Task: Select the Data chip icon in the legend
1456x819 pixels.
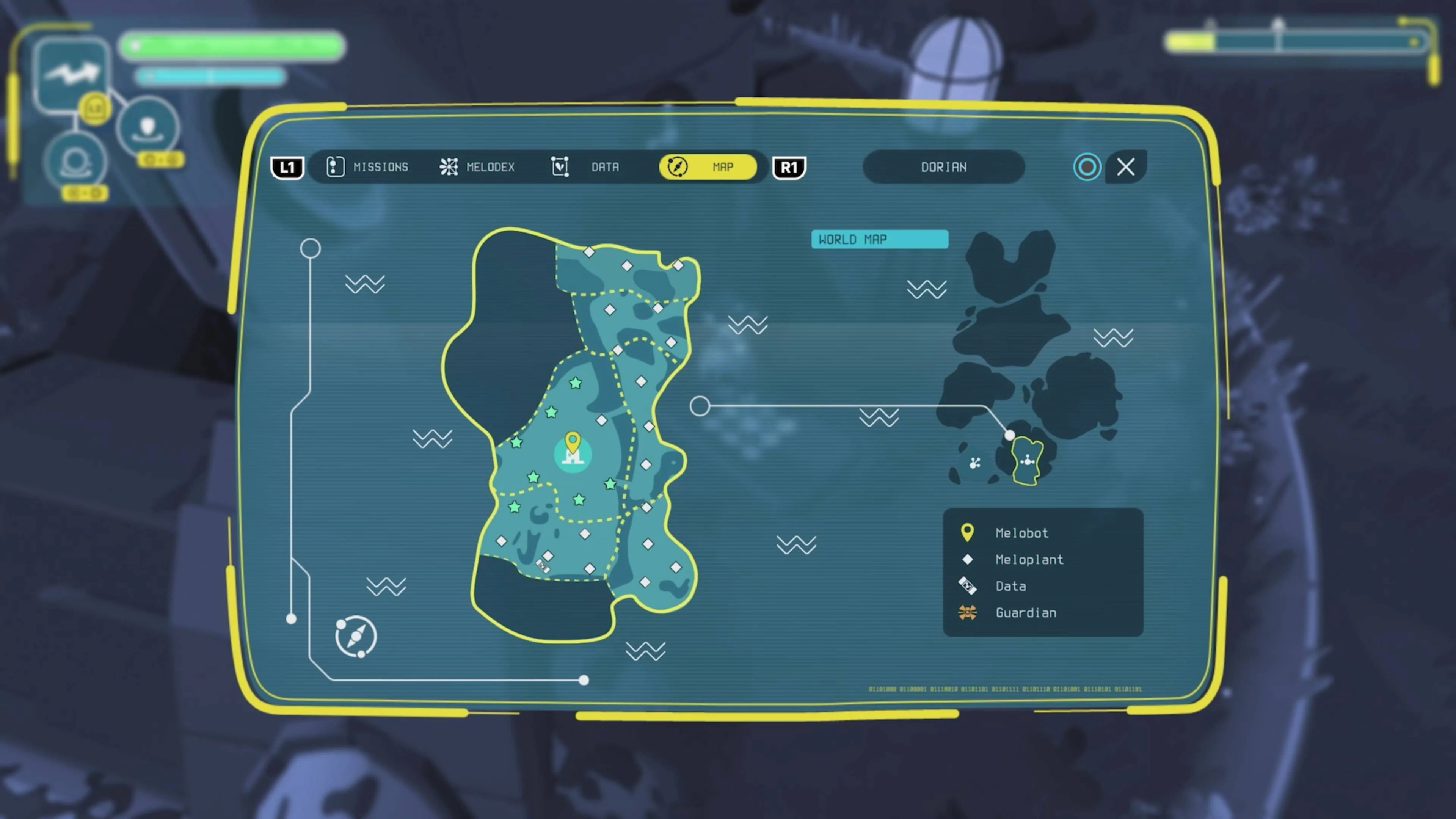Action: [968, 586]
